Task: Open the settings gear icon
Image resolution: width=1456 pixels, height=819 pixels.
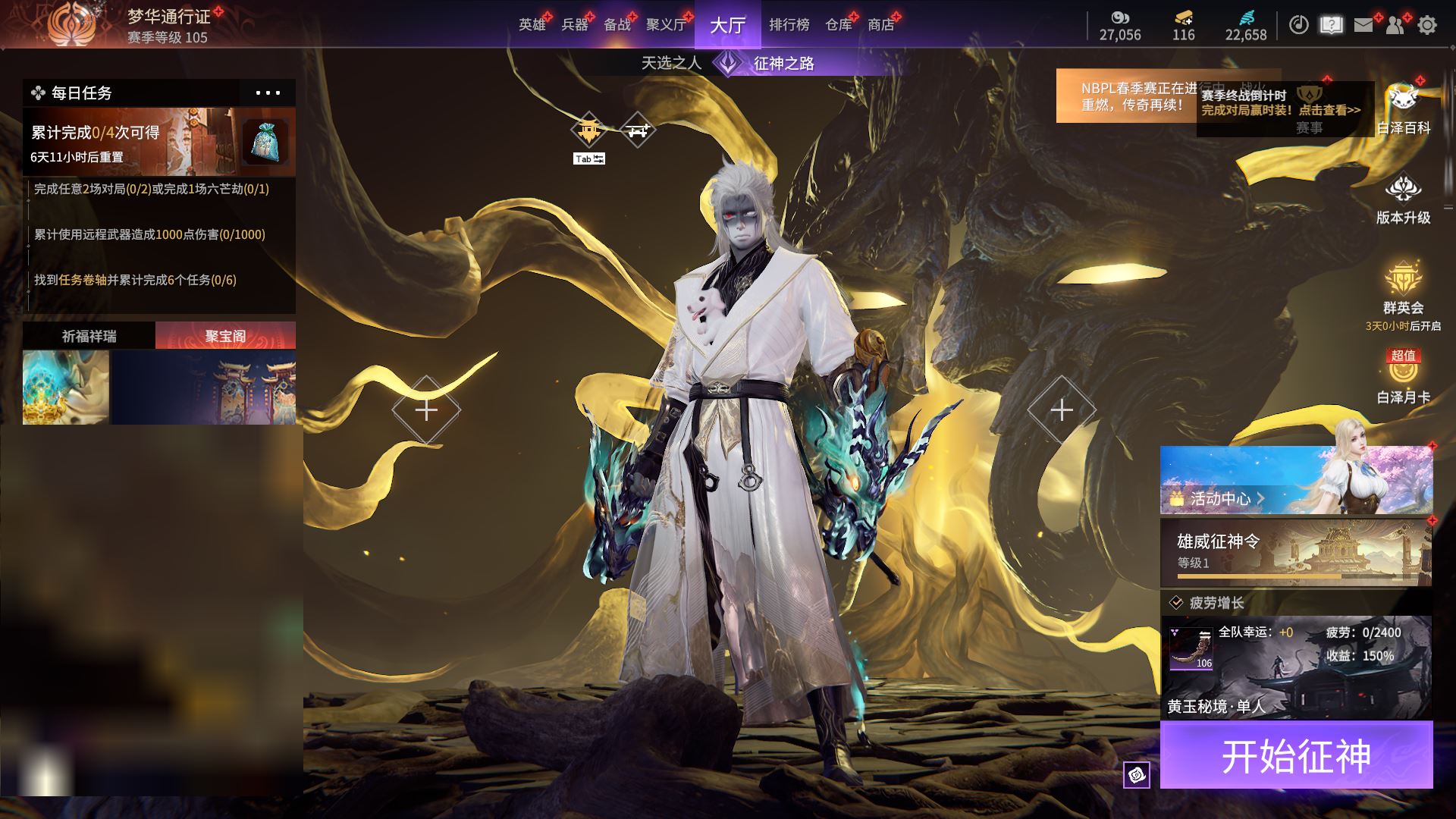Action: click(x=1427, y=25)
